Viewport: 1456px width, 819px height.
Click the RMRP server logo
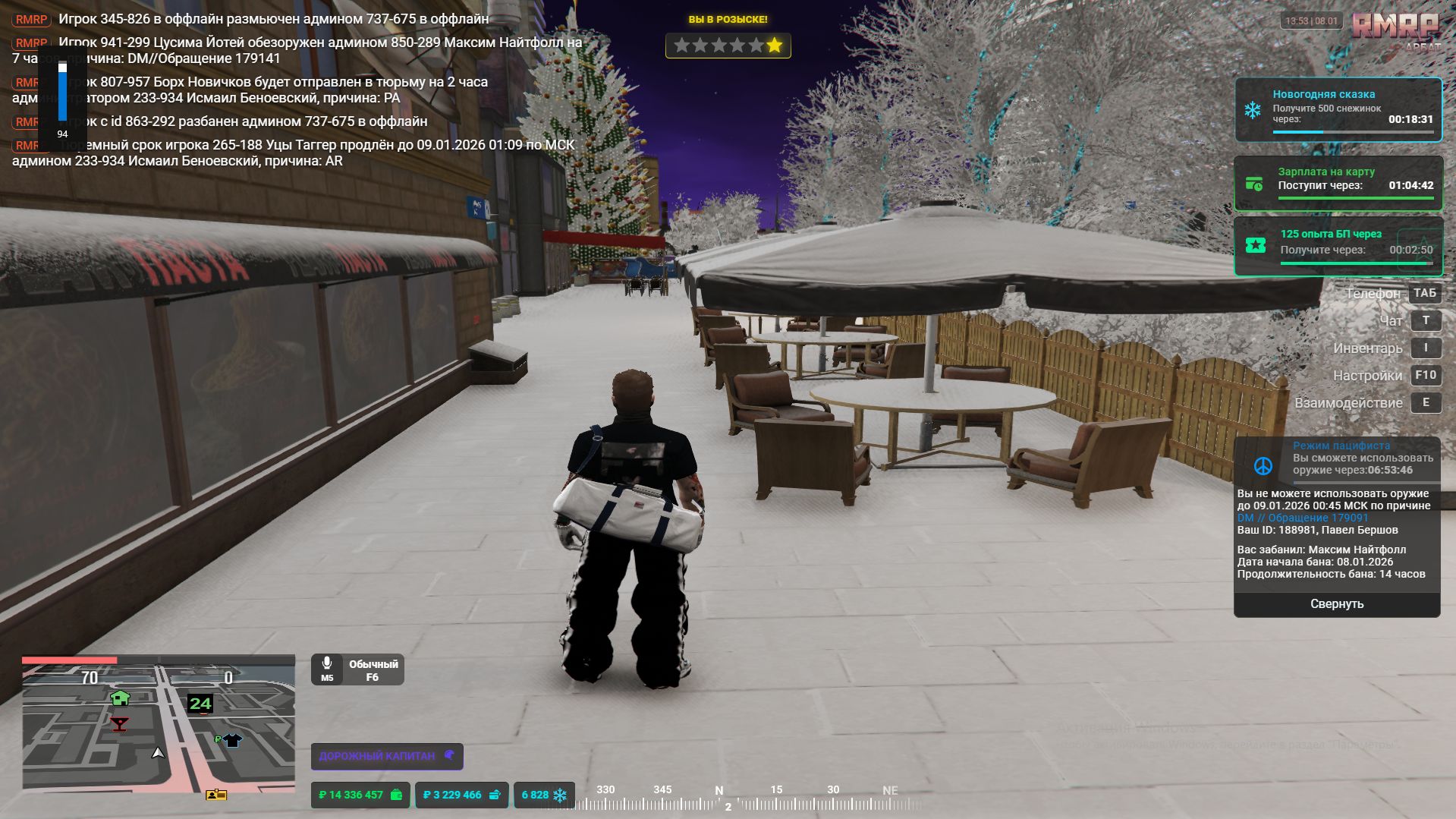point(1395,27)
